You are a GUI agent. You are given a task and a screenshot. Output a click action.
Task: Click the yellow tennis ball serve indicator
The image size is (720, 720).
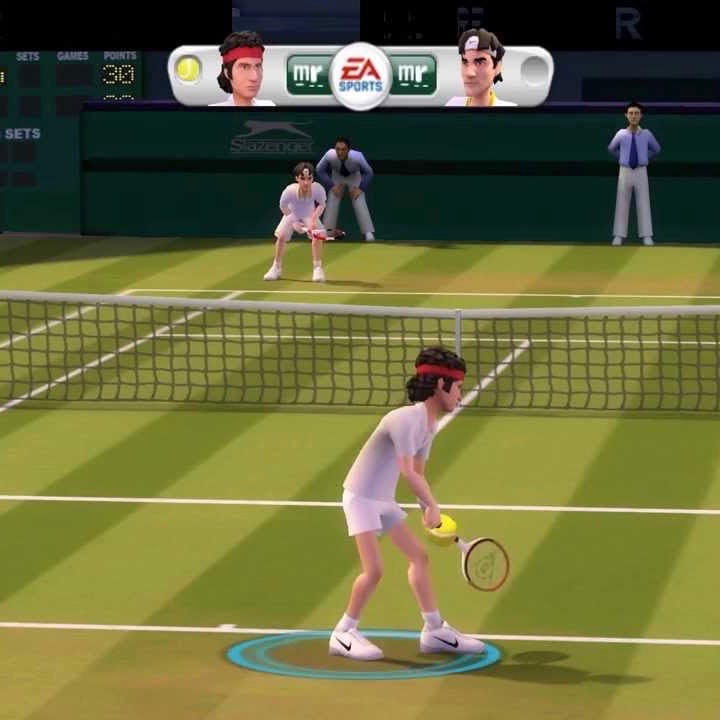tap(188, 69)
